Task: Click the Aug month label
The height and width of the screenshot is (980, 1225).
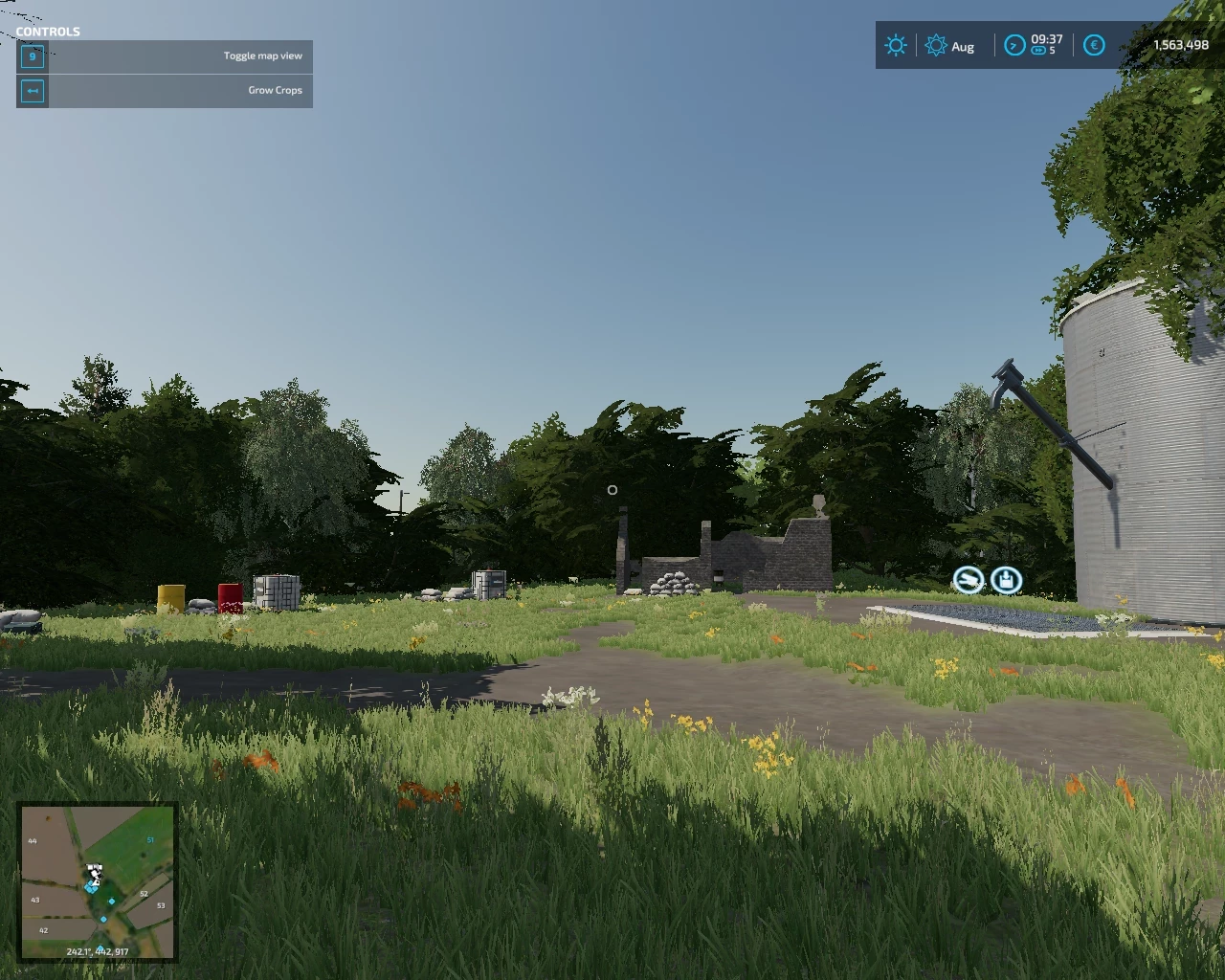Action: [963, 46]
